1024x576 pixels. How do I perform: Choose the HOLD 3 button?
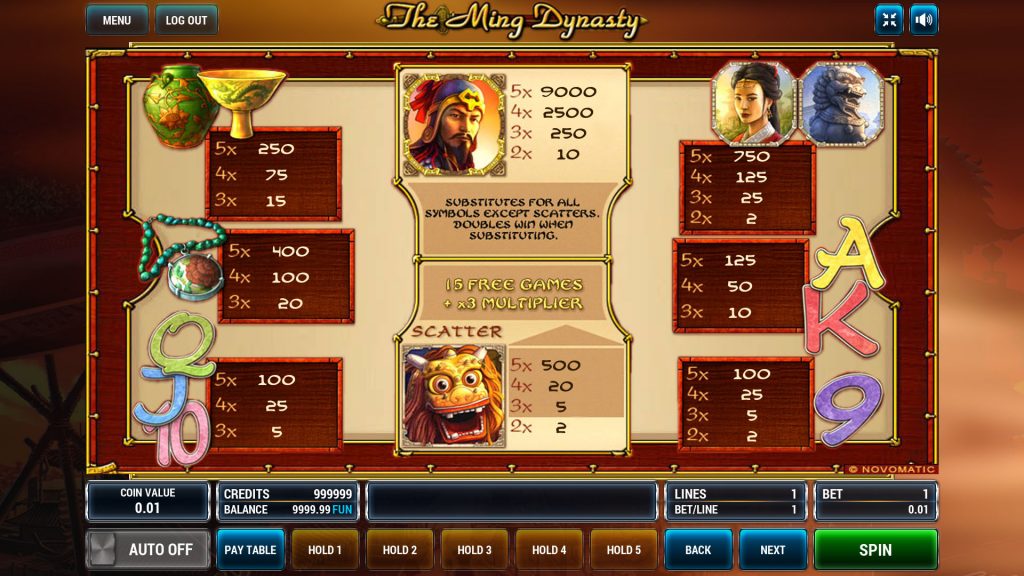click(x=475, y=550)
